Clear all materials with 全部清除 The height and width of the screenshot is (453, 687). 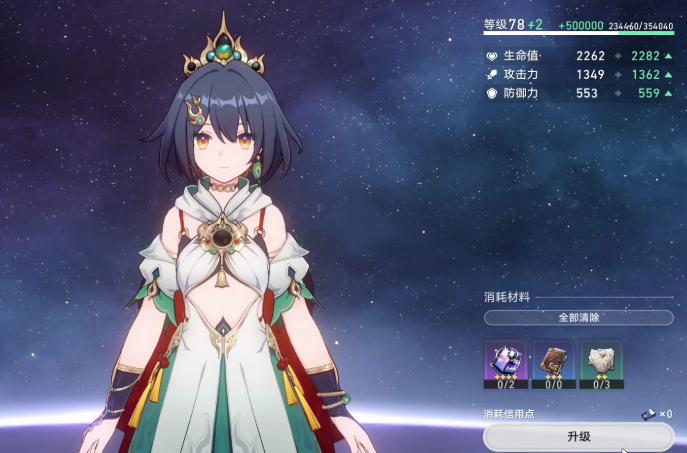coord(578,317)
